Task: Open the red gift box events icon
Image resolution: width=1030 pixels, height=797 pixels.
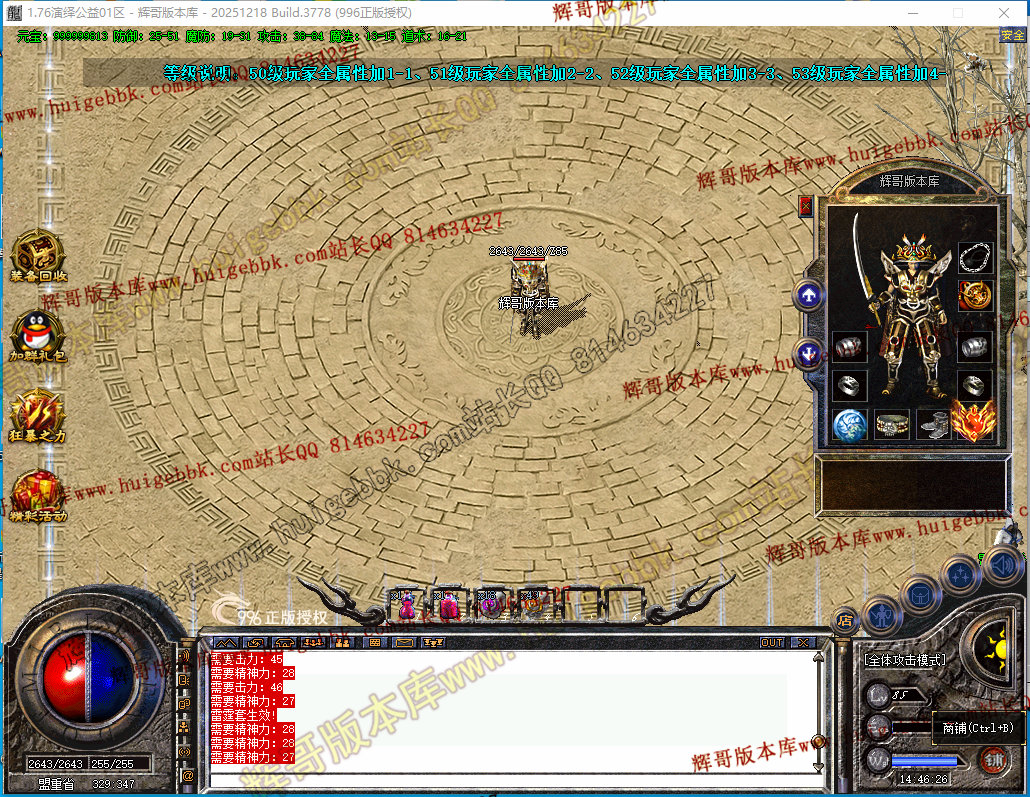Action: [x=38, y=494]
